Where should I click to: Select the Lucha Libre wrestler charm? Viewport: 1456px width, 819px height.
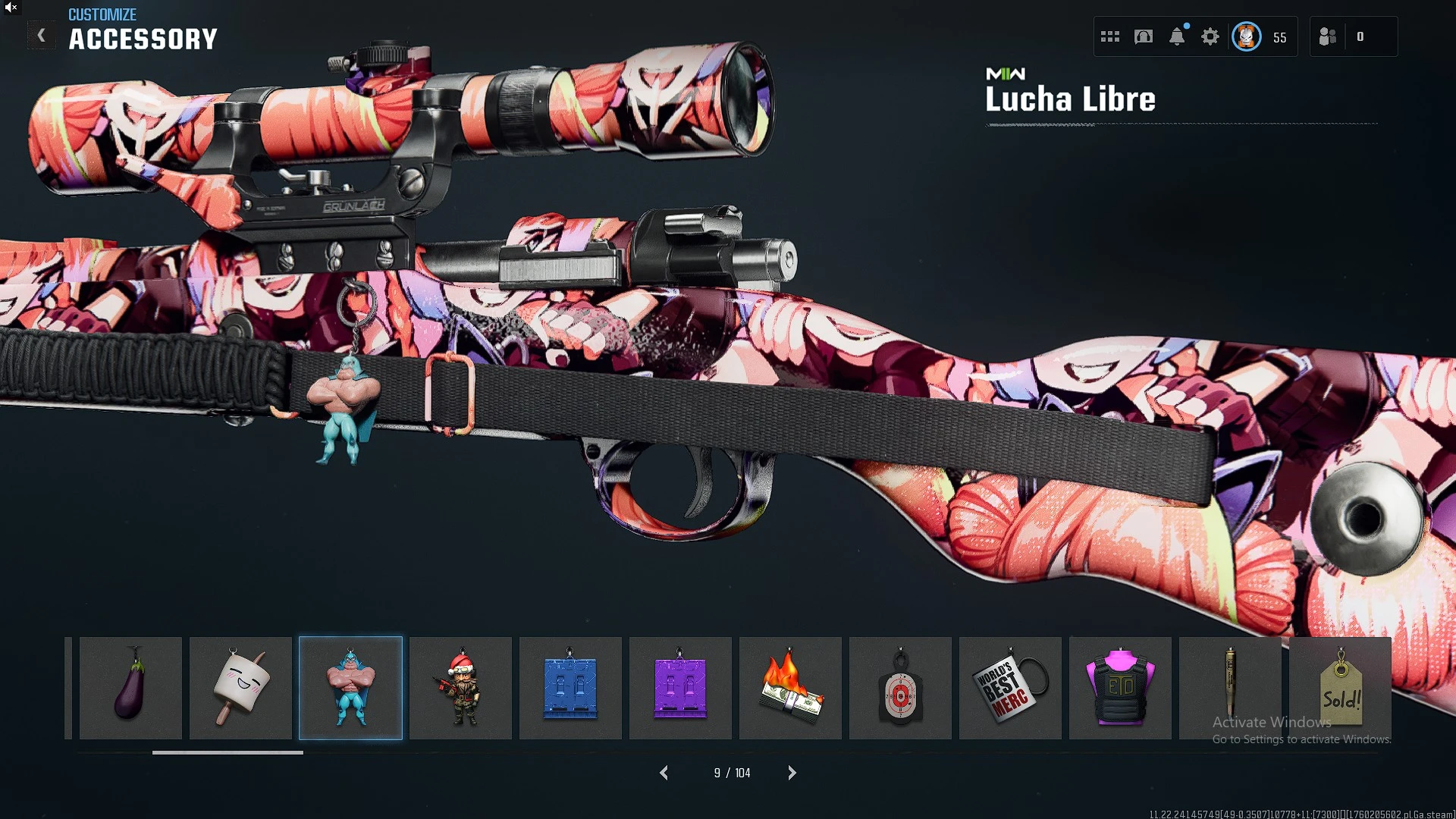pyautogui.click(x=350, y=688)
